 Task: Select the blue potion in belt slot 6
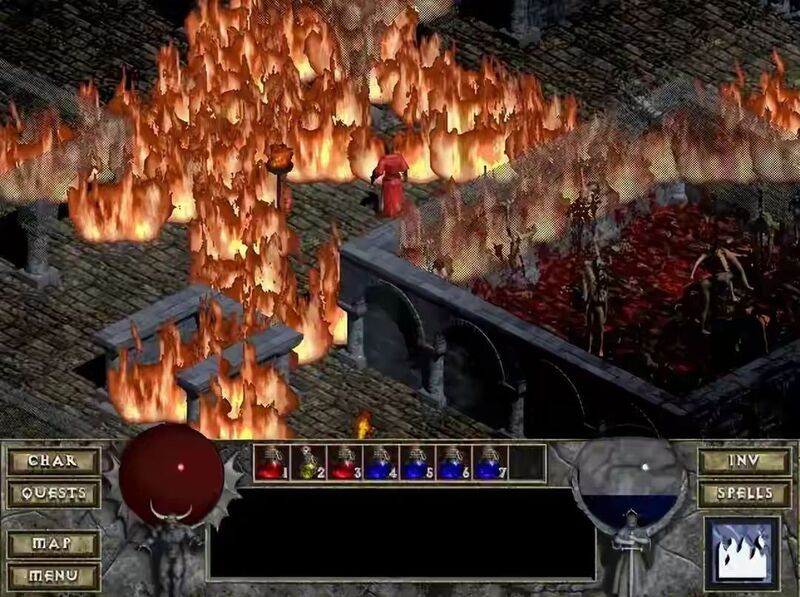point(453,463)
